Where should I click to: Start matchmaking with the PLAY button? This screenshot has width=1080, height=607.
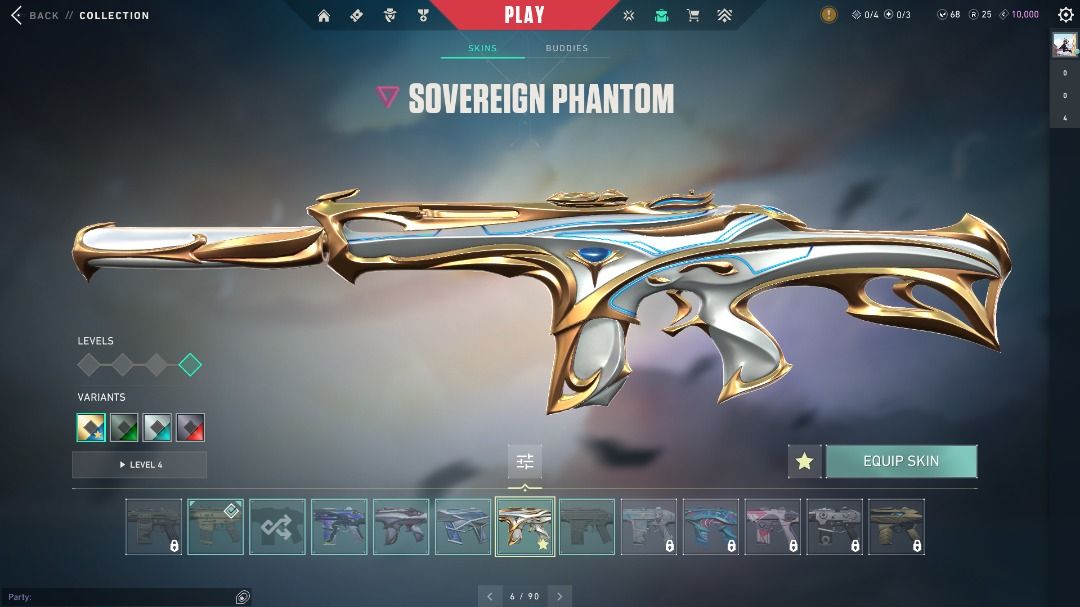[x=524, y=15]
